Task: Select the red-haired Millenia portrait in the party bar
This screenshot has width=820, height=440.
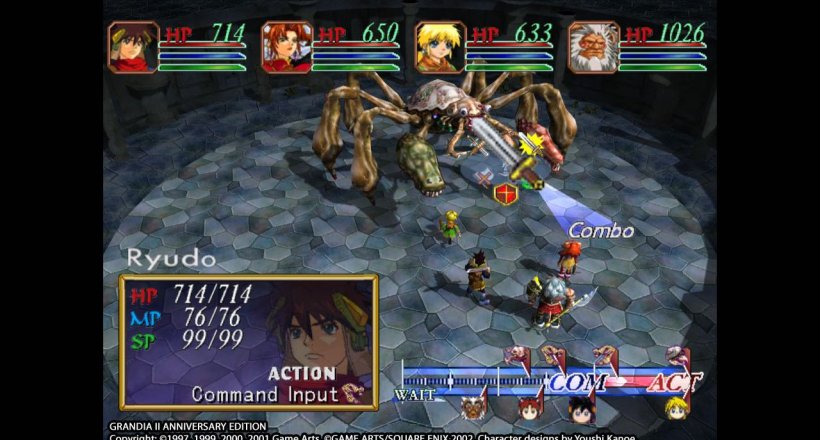Action: pyautogui.click(x=287, y=47)
